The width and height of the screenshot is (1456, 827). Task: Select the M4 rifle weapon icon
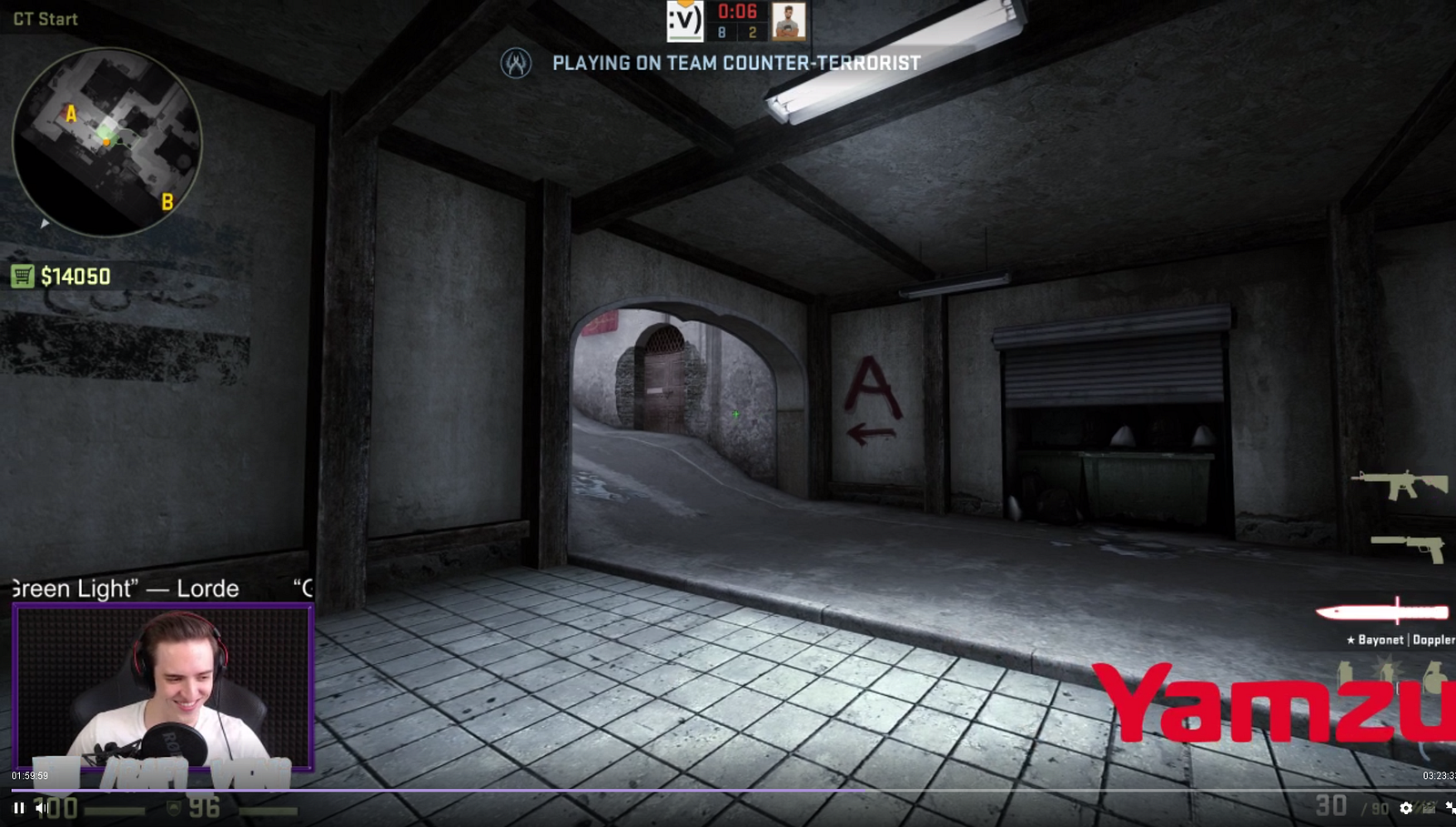point(1400,484)
